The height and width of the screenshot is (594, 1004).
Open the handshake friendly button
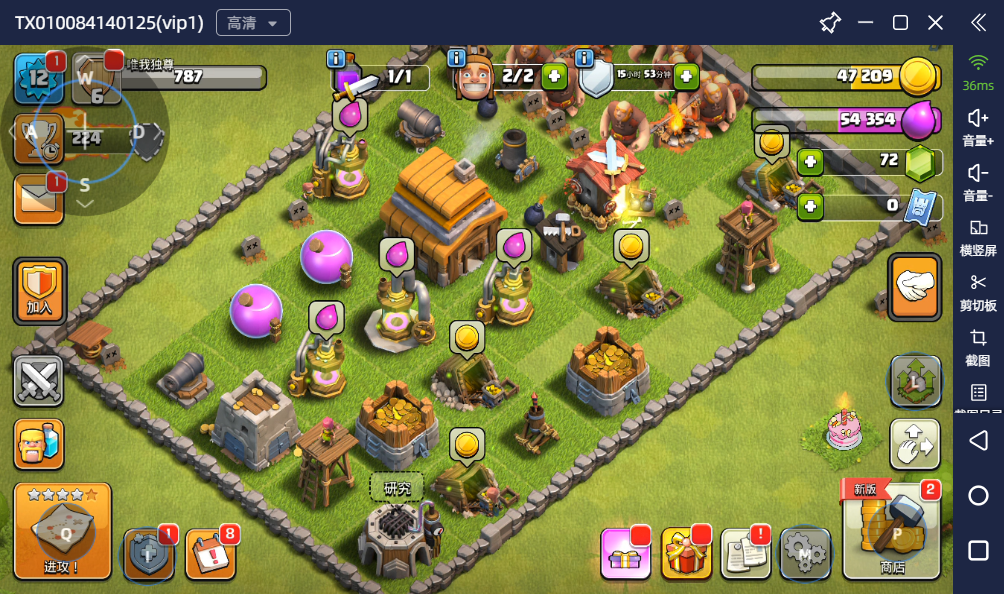pyautogui.click(x=914, y=288)
